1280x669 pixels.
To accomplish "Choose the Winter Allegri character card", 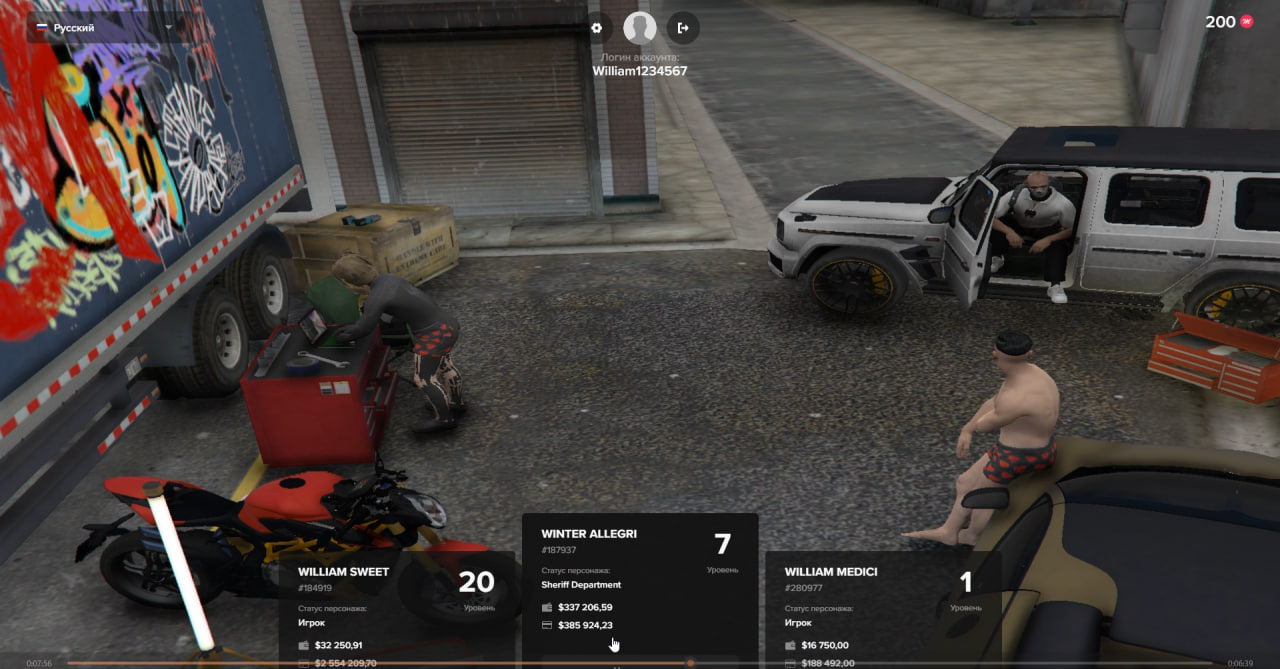I will coord(640,585).
